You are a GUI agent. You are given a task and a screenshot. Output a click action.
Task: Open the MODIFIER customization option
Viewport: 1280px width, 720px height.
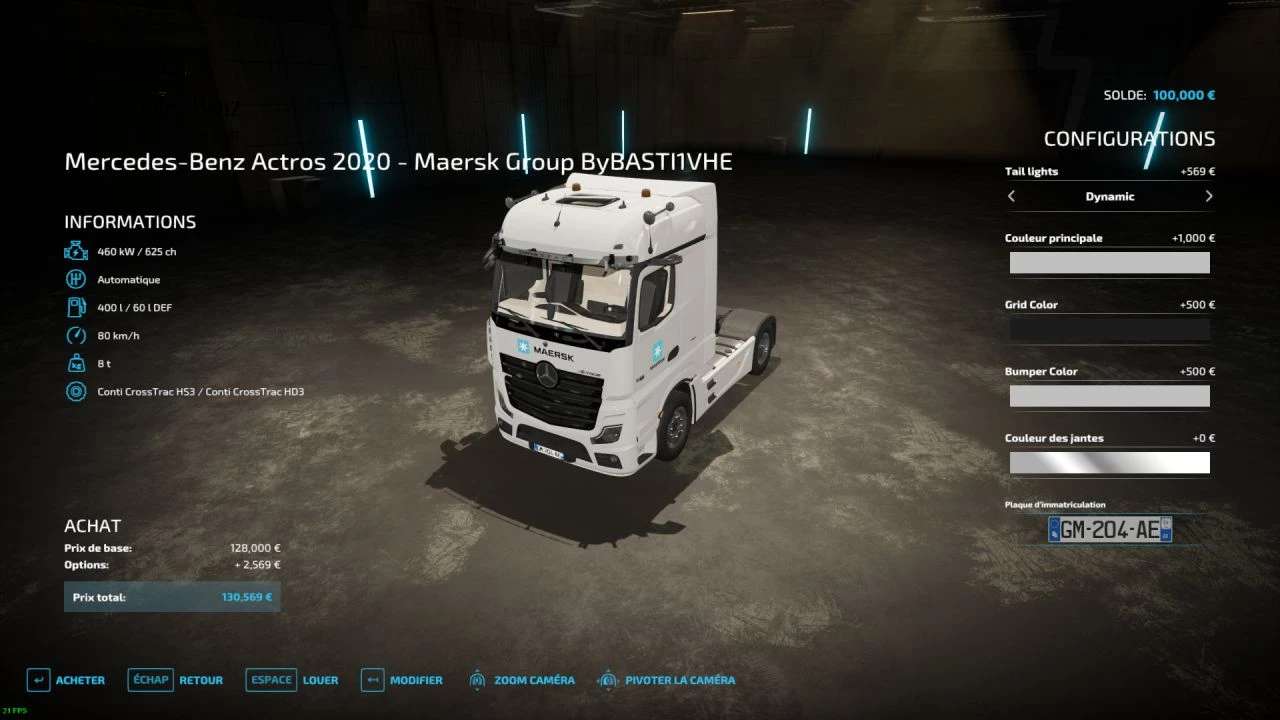pyautogui.click(x=402, y=680)
